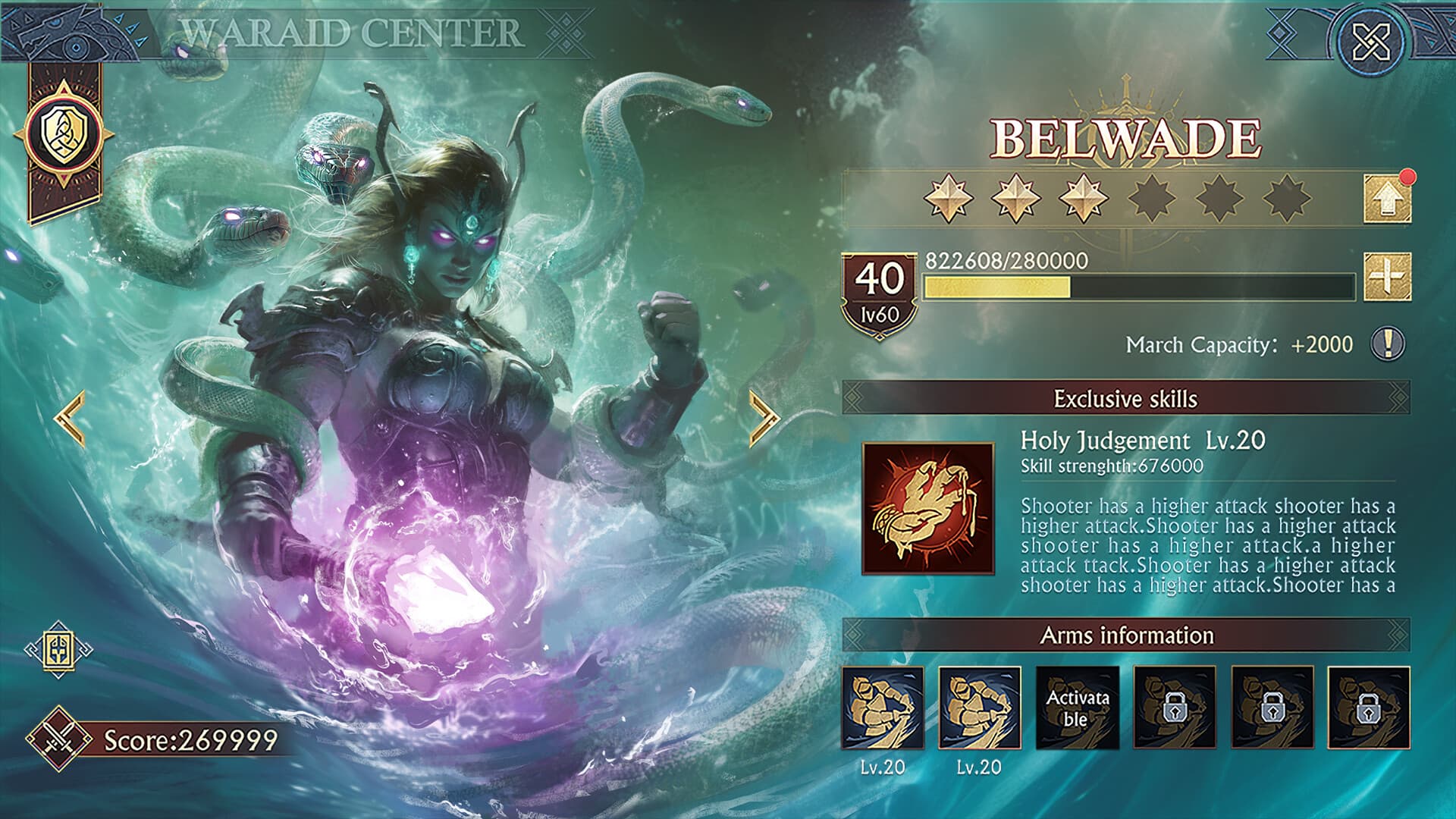
Task: Toggle the fourth inactive star on Belwade's rating
Action: pos(1153,198)
